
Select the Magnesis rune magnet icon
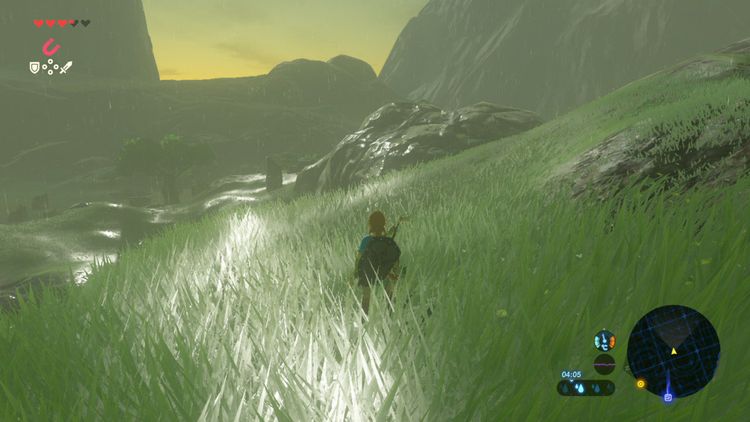50,46
